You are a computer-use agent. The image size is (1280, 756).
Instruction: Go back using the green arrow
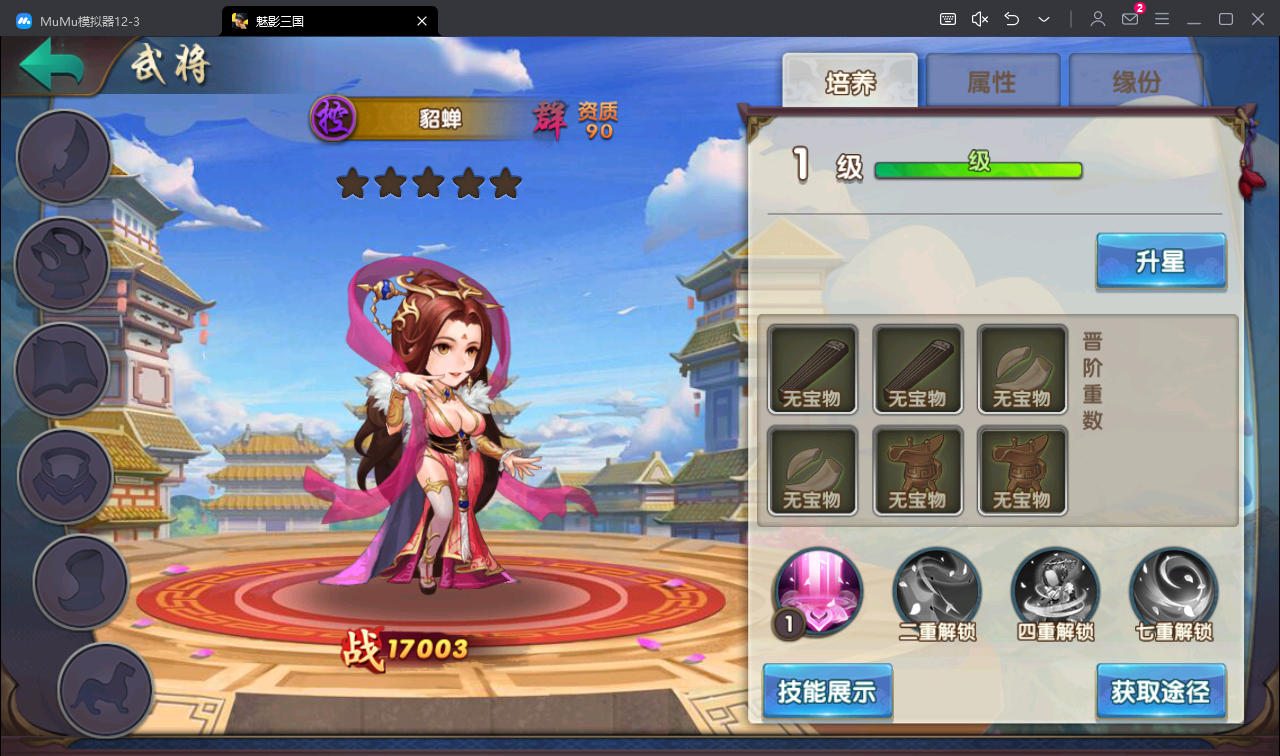pyautogui.click(x=52, y=67)
